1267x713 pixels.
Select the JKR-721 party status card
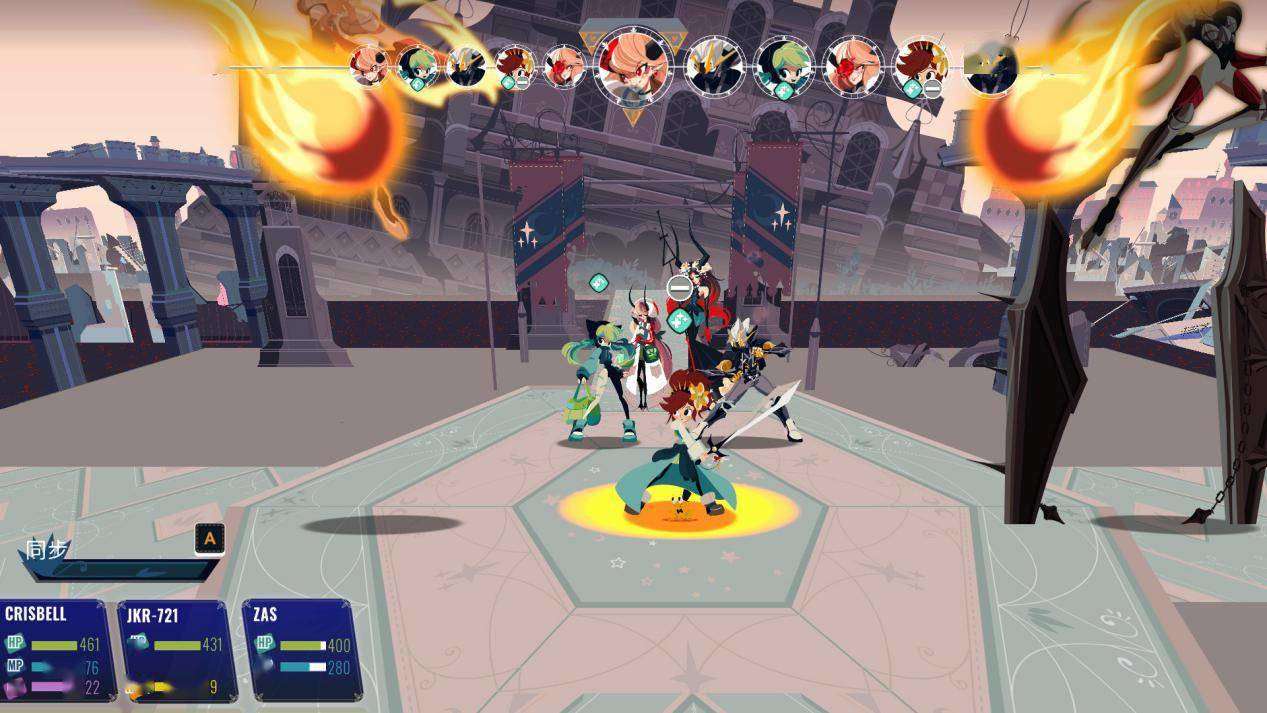click(177, 650)
